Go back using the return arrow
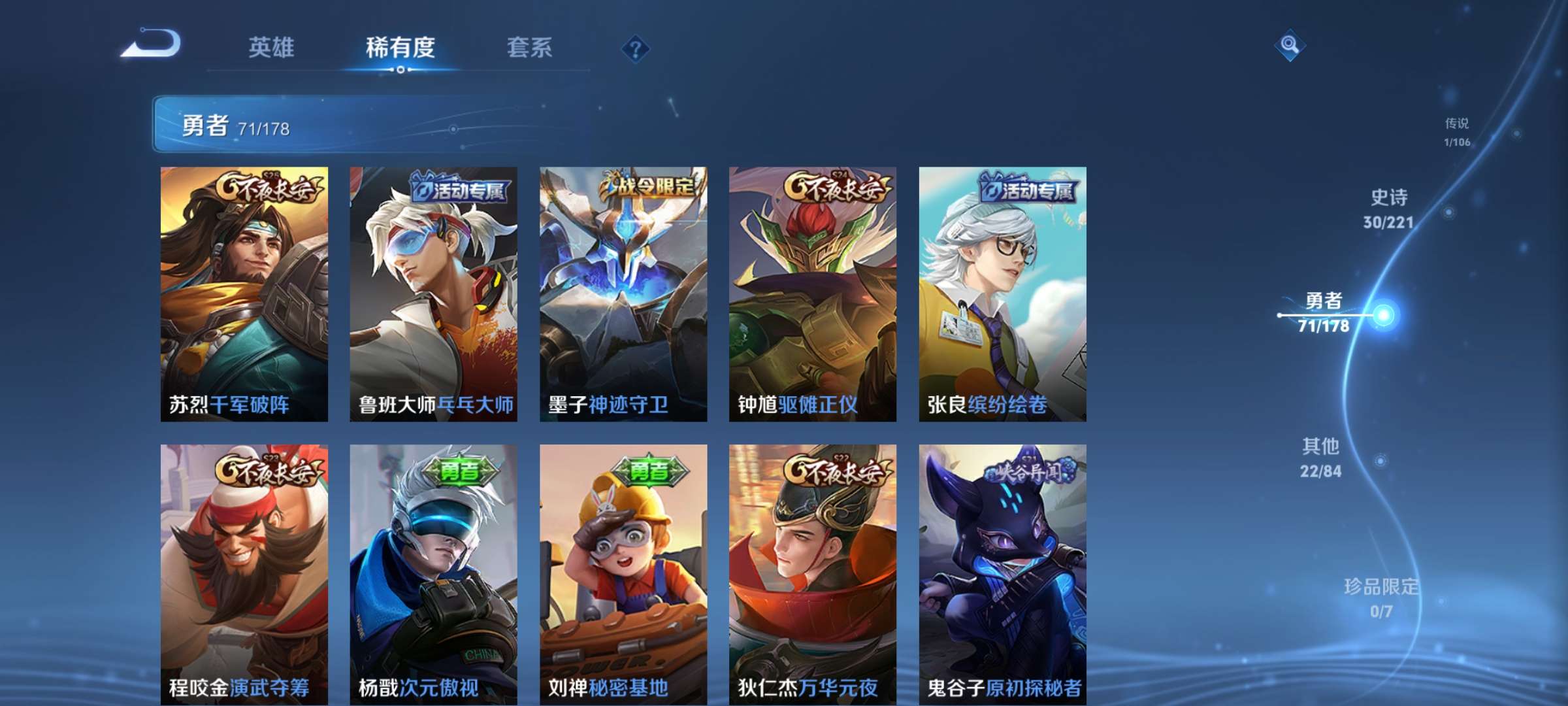This screenshot has width=1568, height=706. (152, 44)
